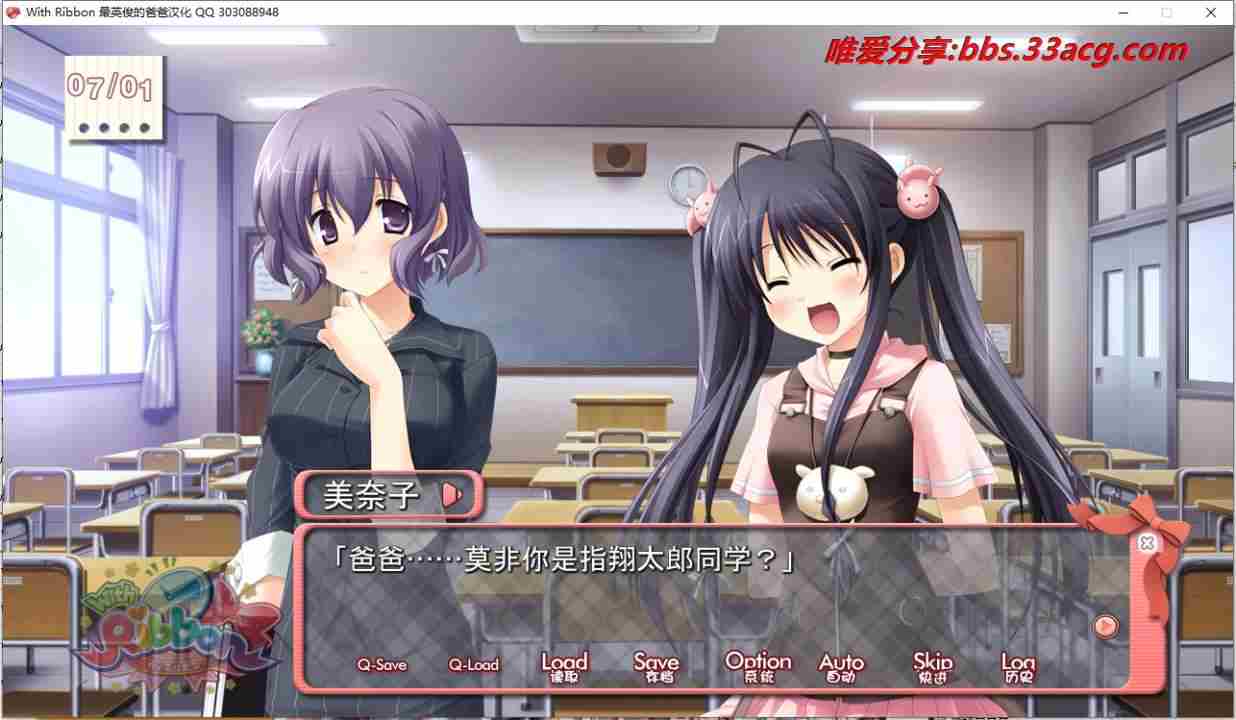Replay voice with the arrow beside 美奈子
Screen dimensions: 1236x720
click(453, 494)
